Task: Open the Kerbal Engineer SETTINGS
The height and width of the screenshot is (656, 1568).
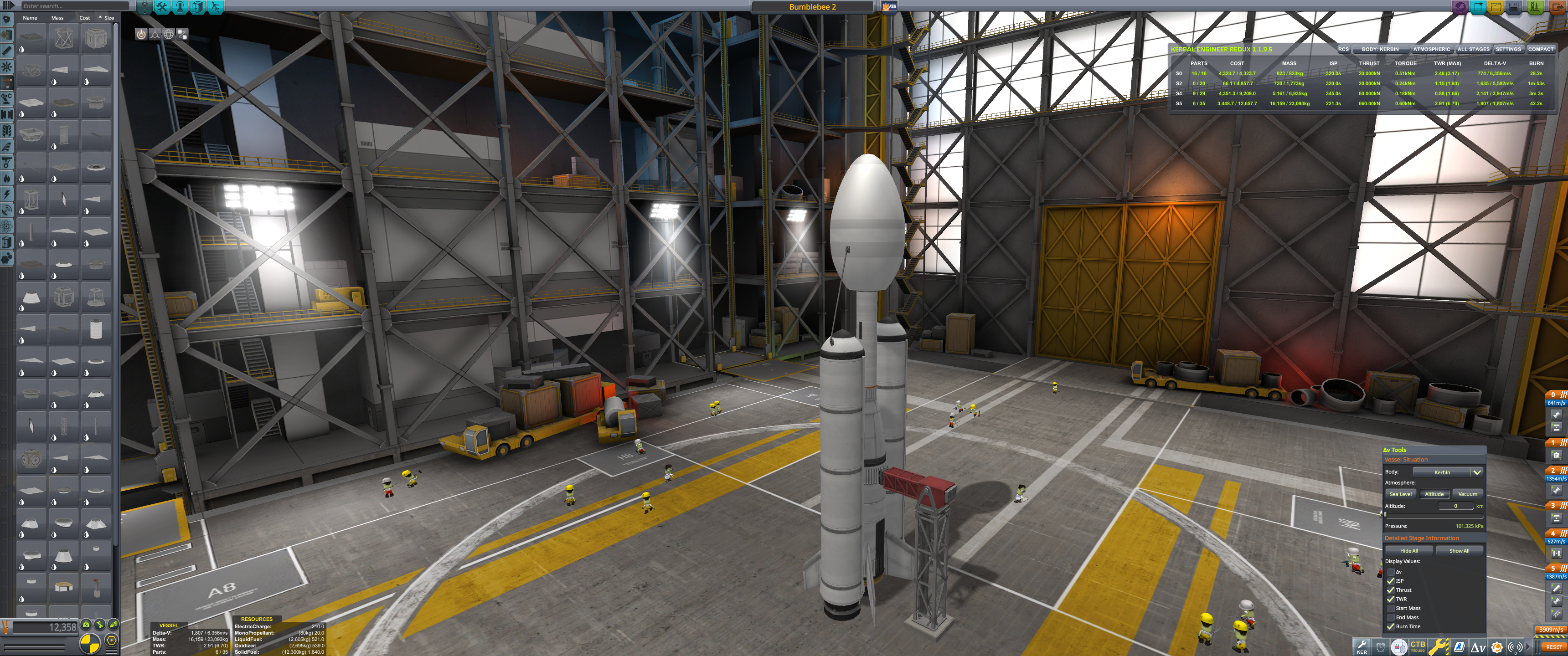Action: tap(1508, 49)
